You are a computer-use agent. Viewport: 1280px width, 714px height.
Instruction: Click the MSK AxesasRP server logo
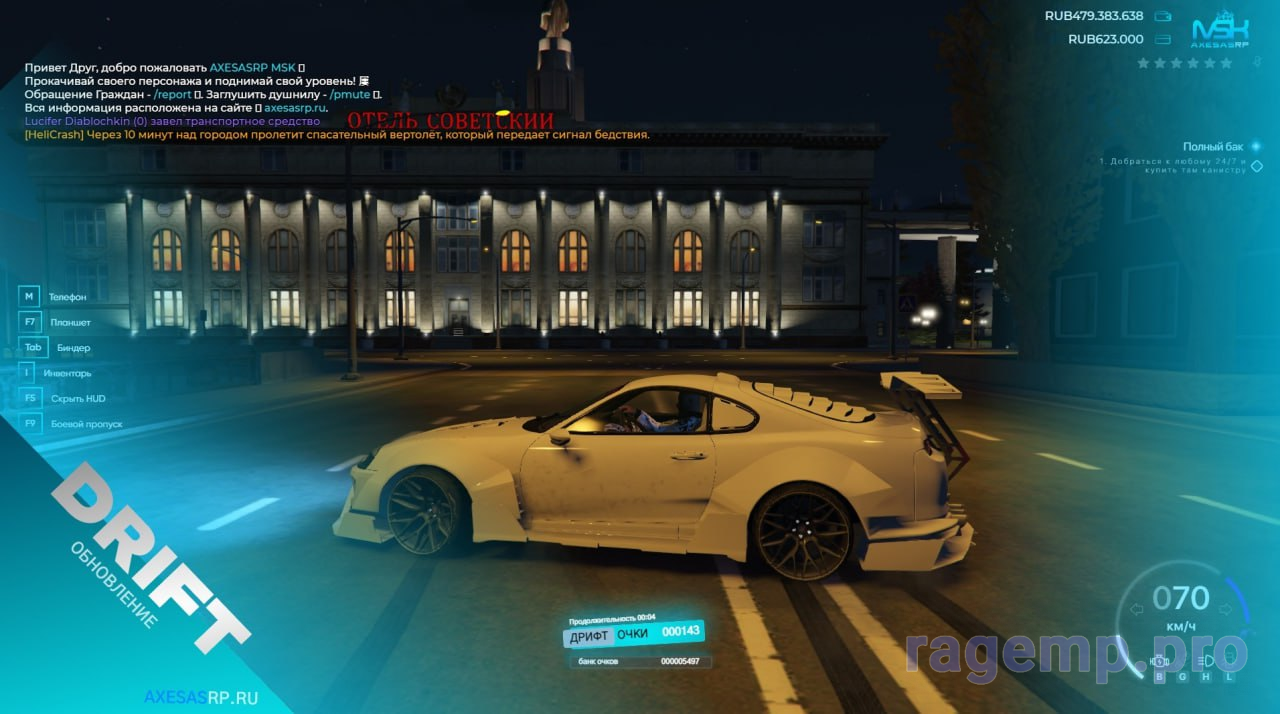1220,31
